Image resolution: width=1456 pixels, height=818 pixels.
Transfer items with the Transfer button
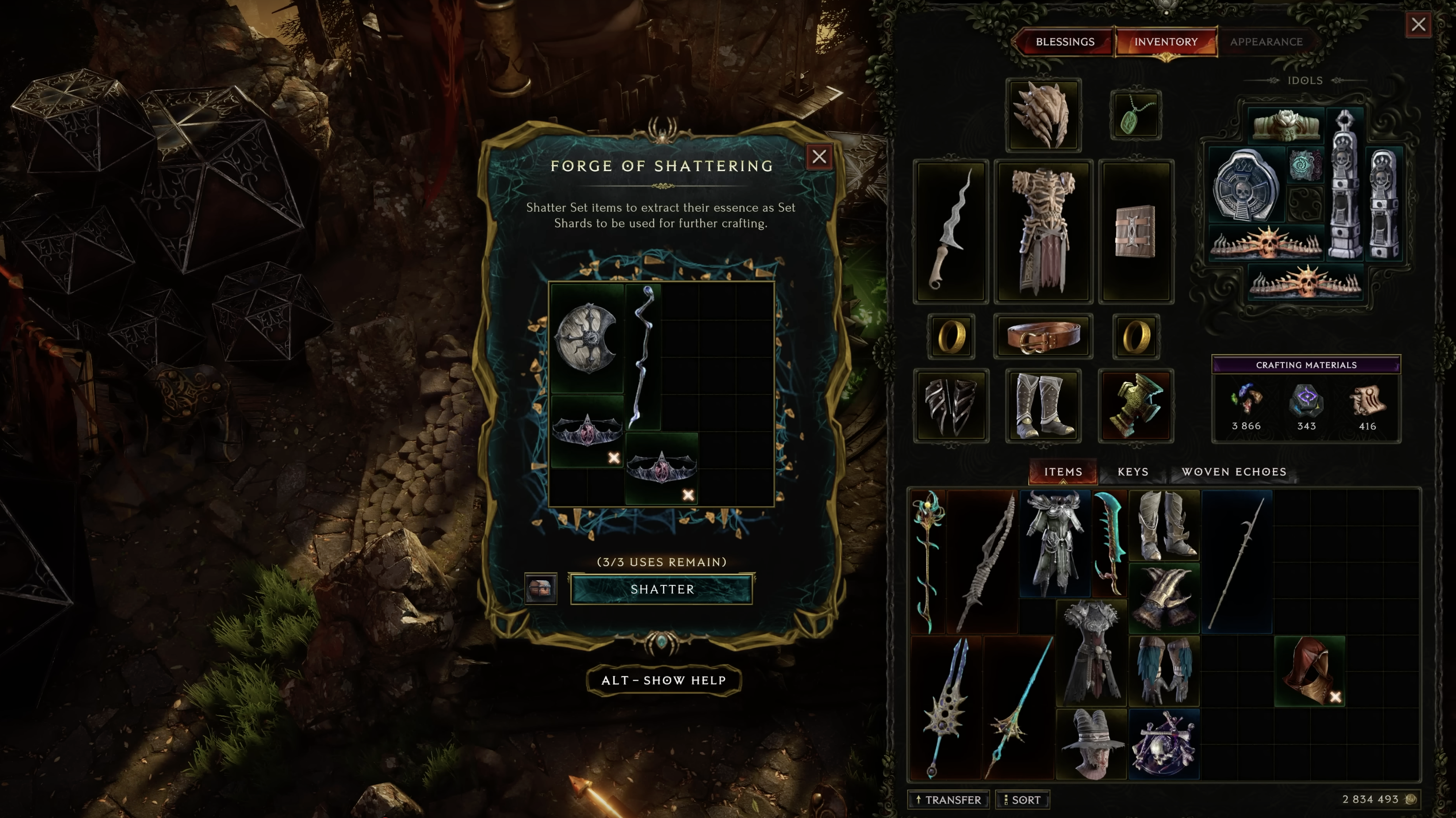[948, 799]
